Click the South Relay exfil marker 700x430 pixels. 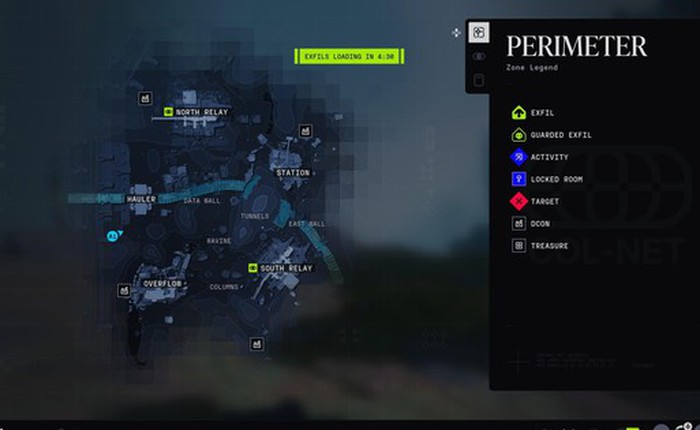click(x=253, y=268)
